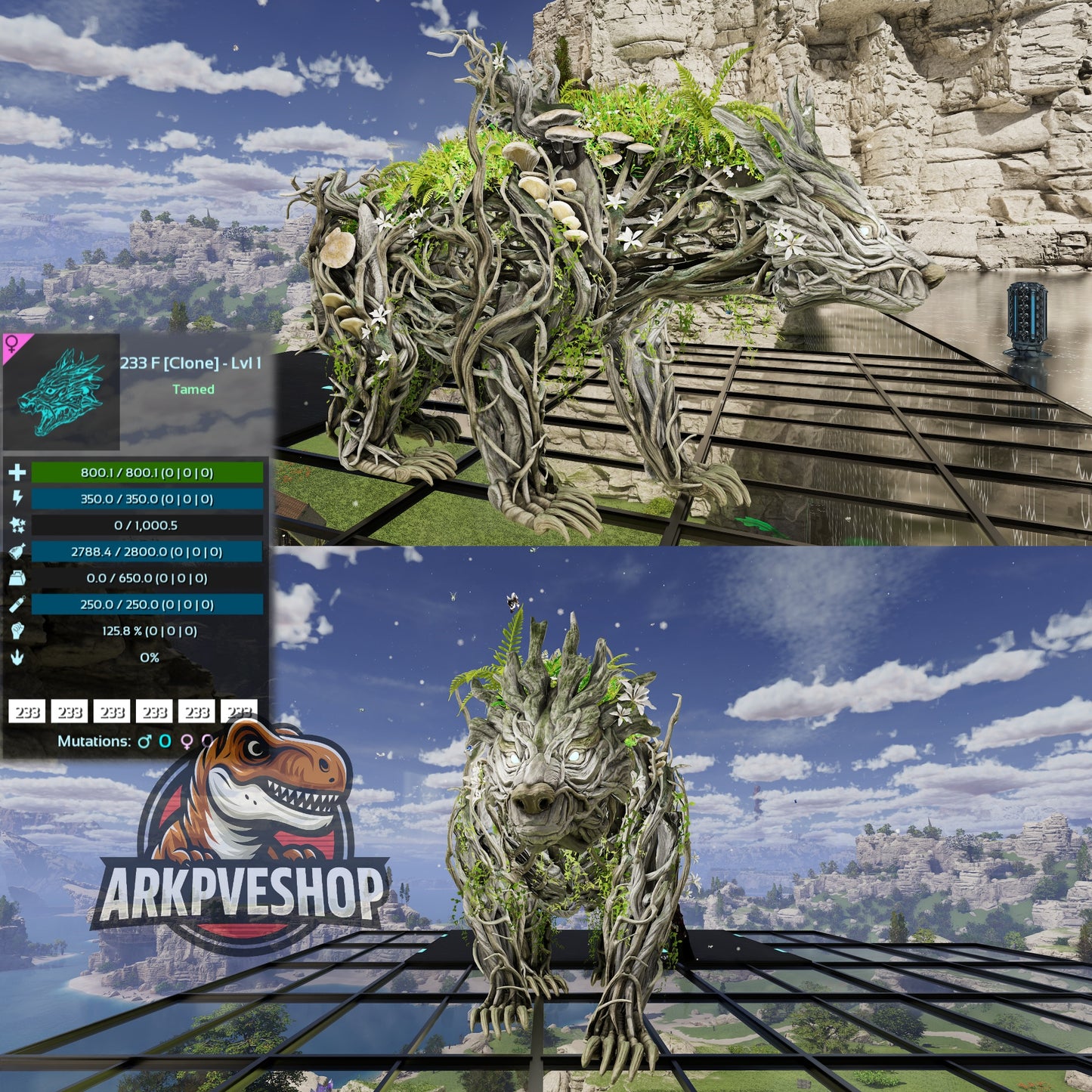Select the Torpidity stars icon
Image resolution: width=1092 pixels, height=1092 pixels.
(x=17, y=524)
